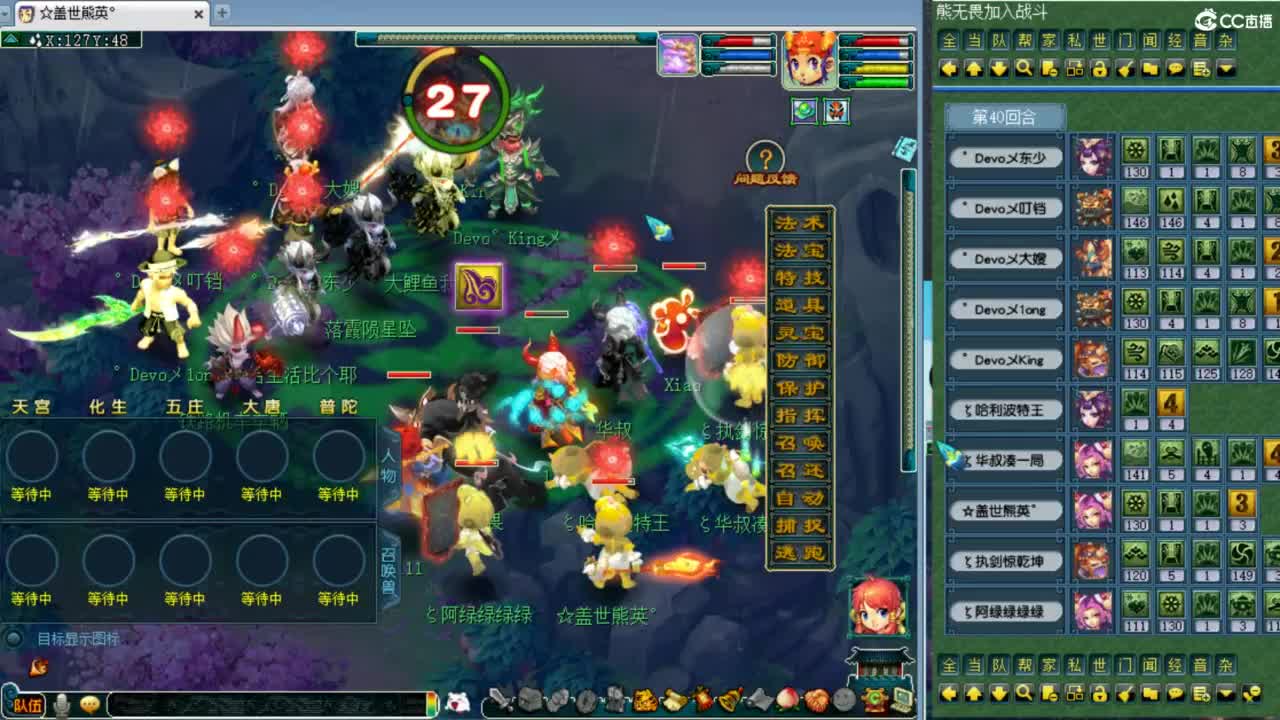Click the sword icon on the bottom toolbar
The image size is (1280, 720).
click(x=501, y=698)
